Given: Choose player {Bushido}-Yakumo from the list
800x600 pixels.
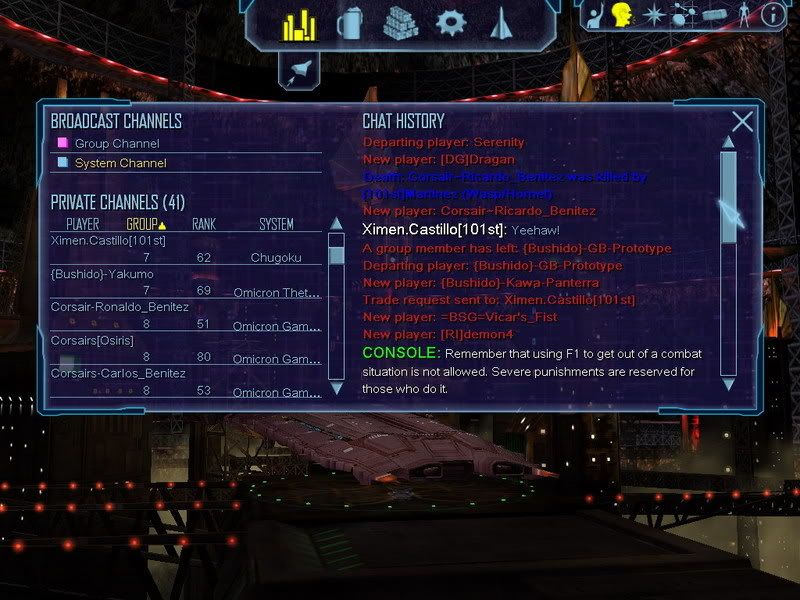Looking at the screenshot, I should click(102, 274).
